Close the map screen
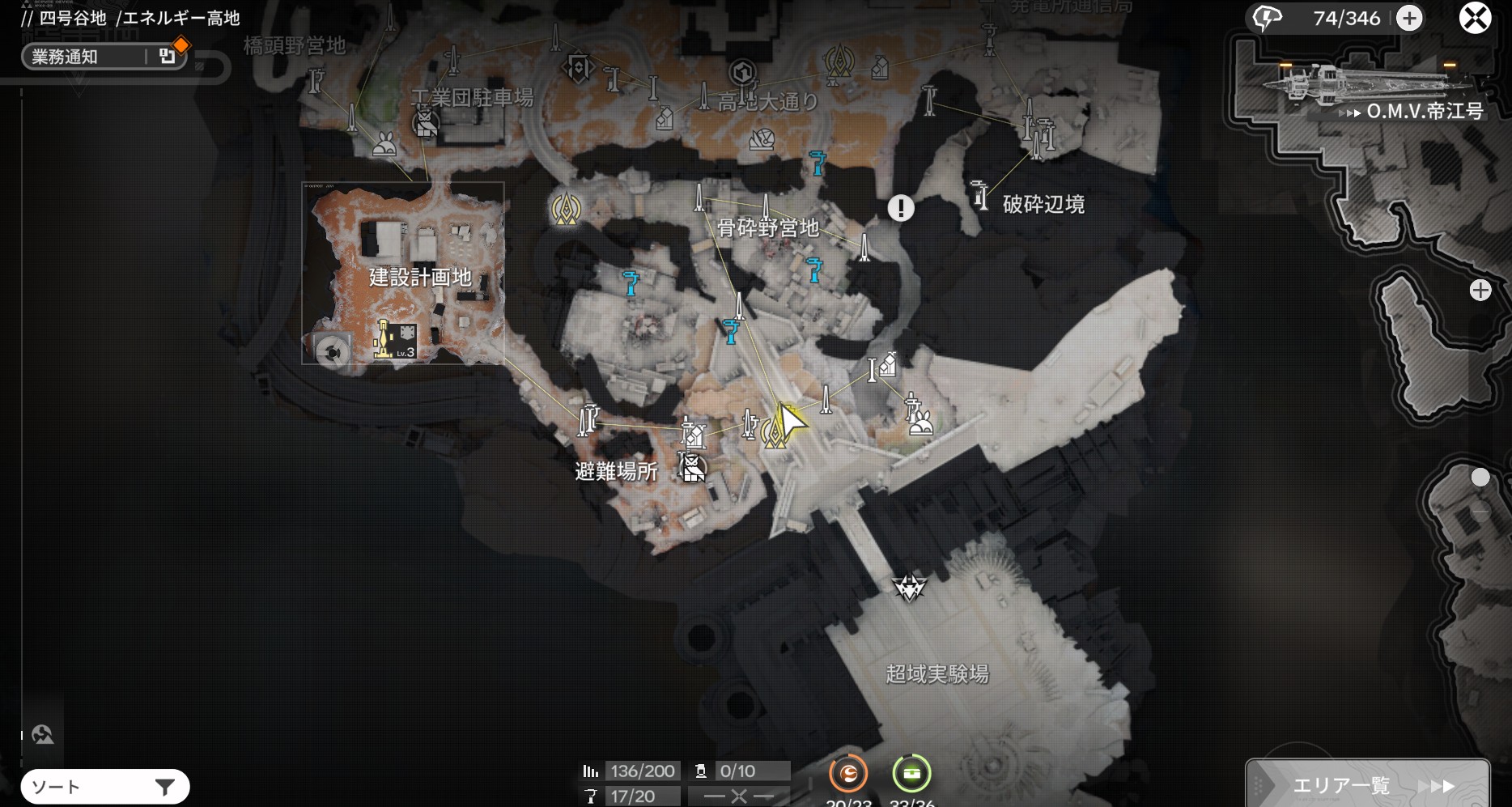Image resolution: width=1512 pixels, height=807 pixels. click(1475, 18)
